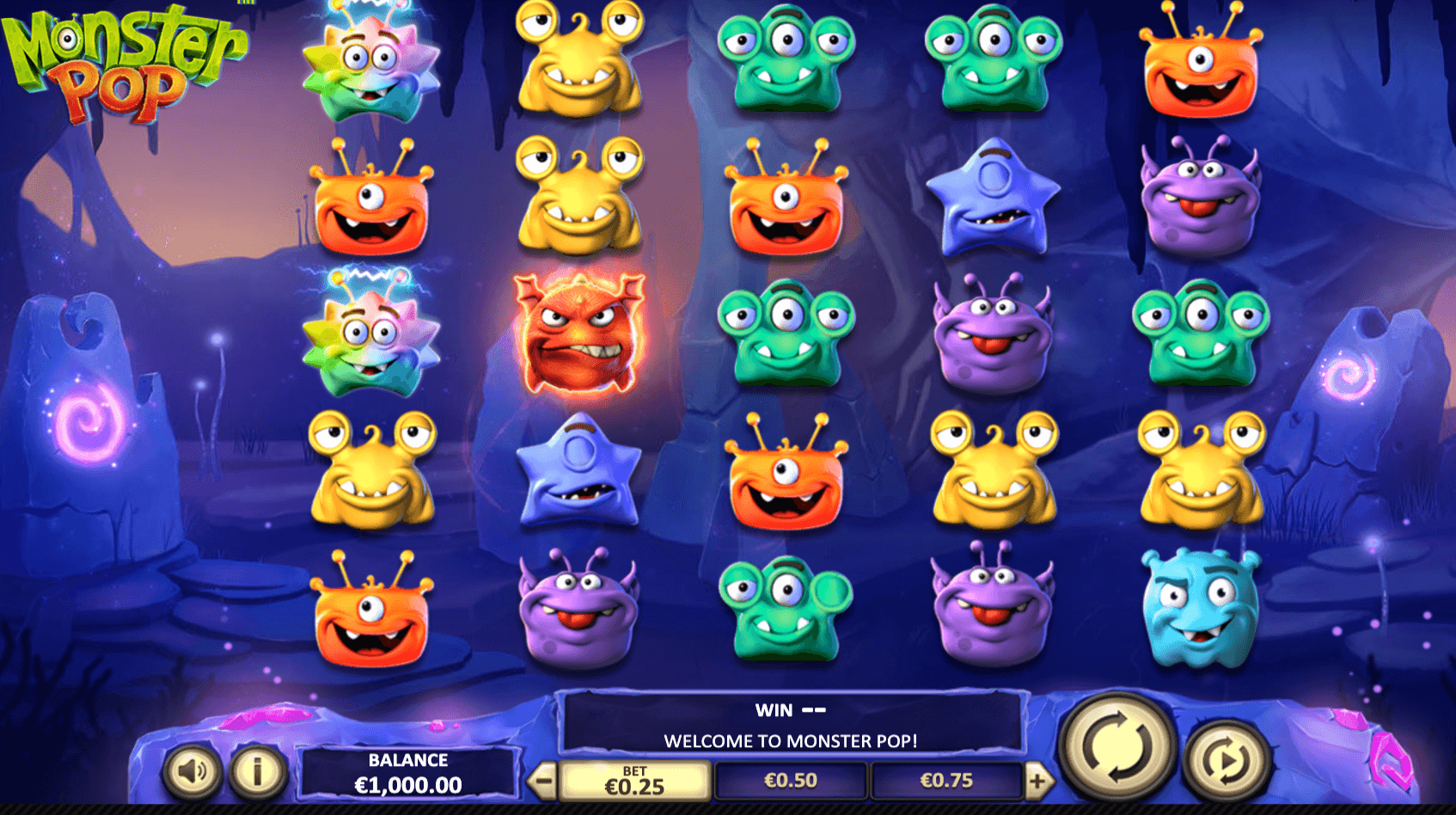The height and width of the screenshot is (815, 1456).
Task: Mute the game sound with the speaker button
Action: pyautogui.click(x=192, y=771)
